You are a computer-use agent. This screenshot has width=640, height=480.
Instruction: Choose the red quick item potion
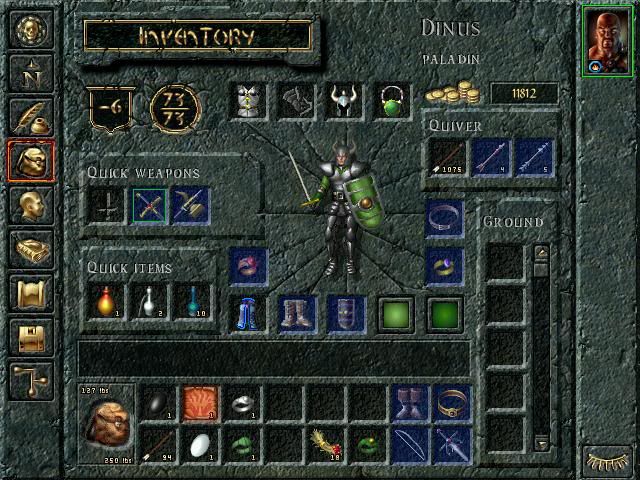(105, 301)
